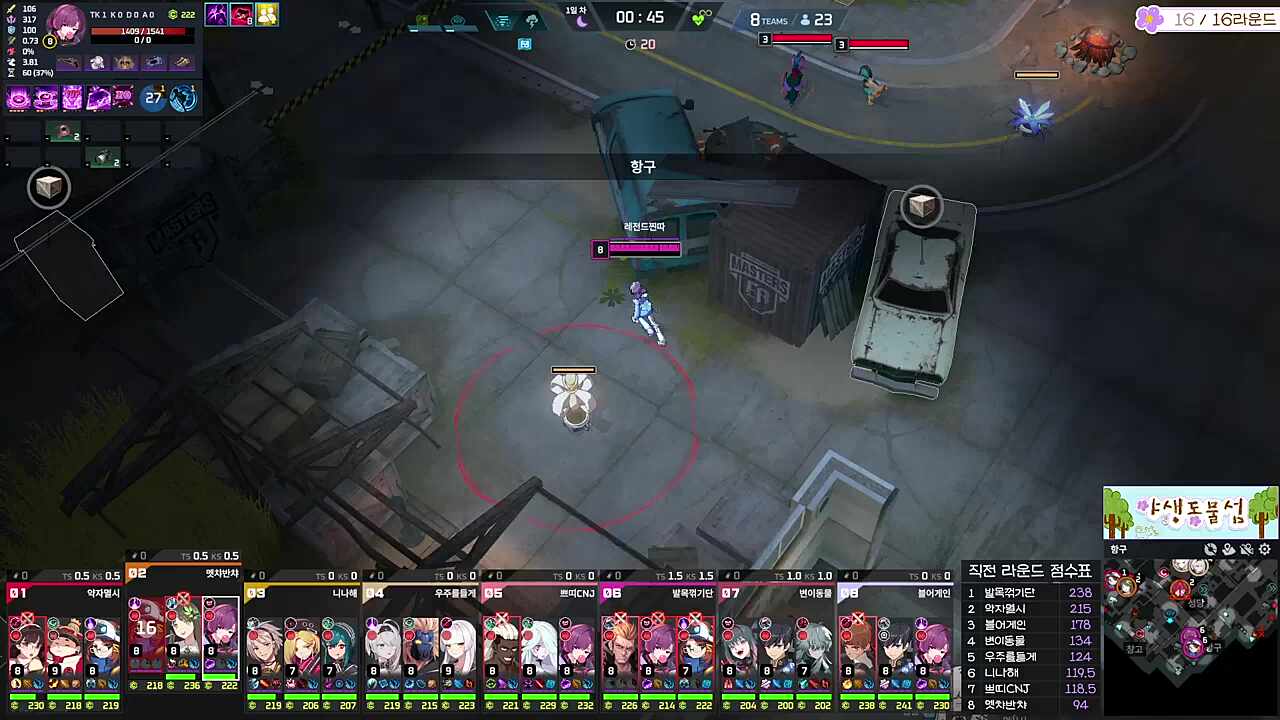Image resolution: width=1280 pixels, height=720 pixels.
Task: Open the minimap settings gear
Action: point(1263,550)
